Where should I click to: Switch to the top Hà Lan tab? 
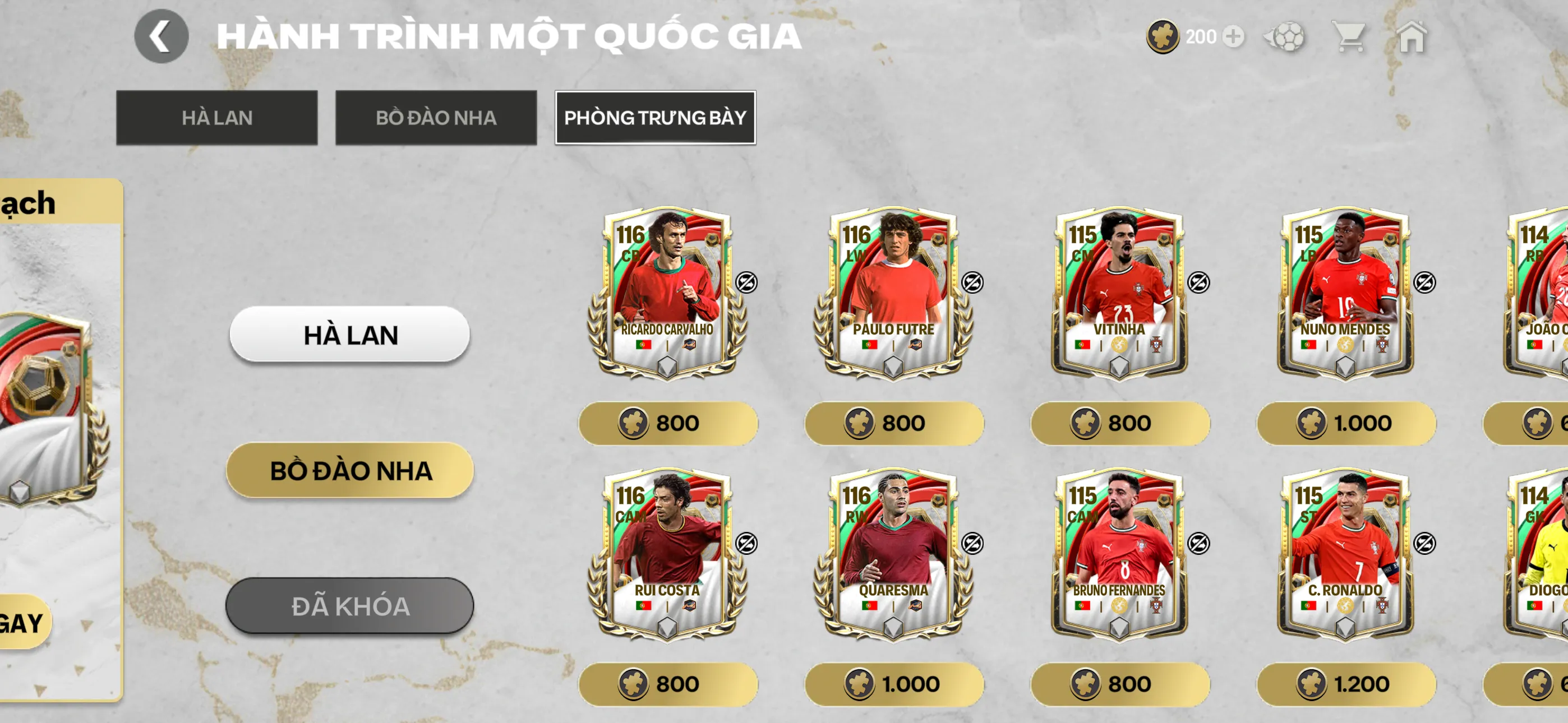pos(216,118)
